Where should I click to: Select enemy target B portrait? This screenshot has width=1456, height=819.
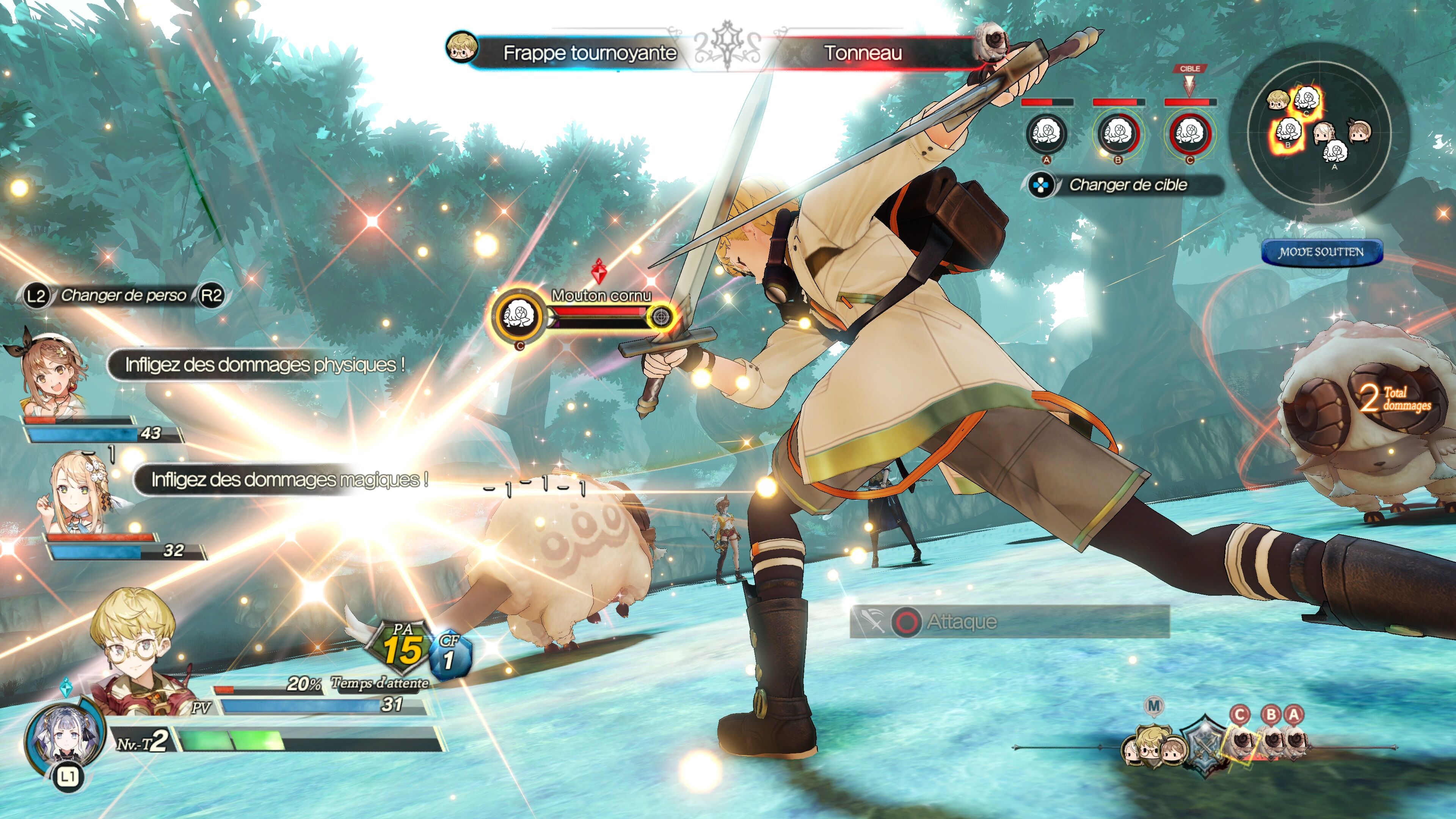click(1118, 133)
